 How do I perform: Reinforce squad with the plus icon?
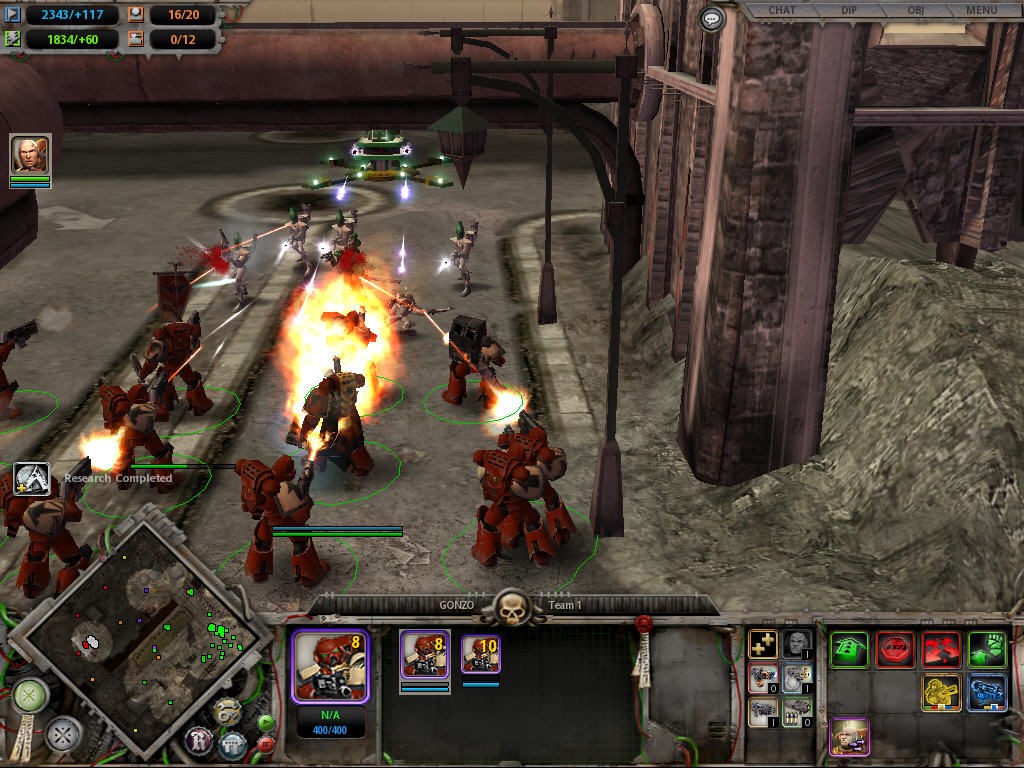click(x=763, y=645)
